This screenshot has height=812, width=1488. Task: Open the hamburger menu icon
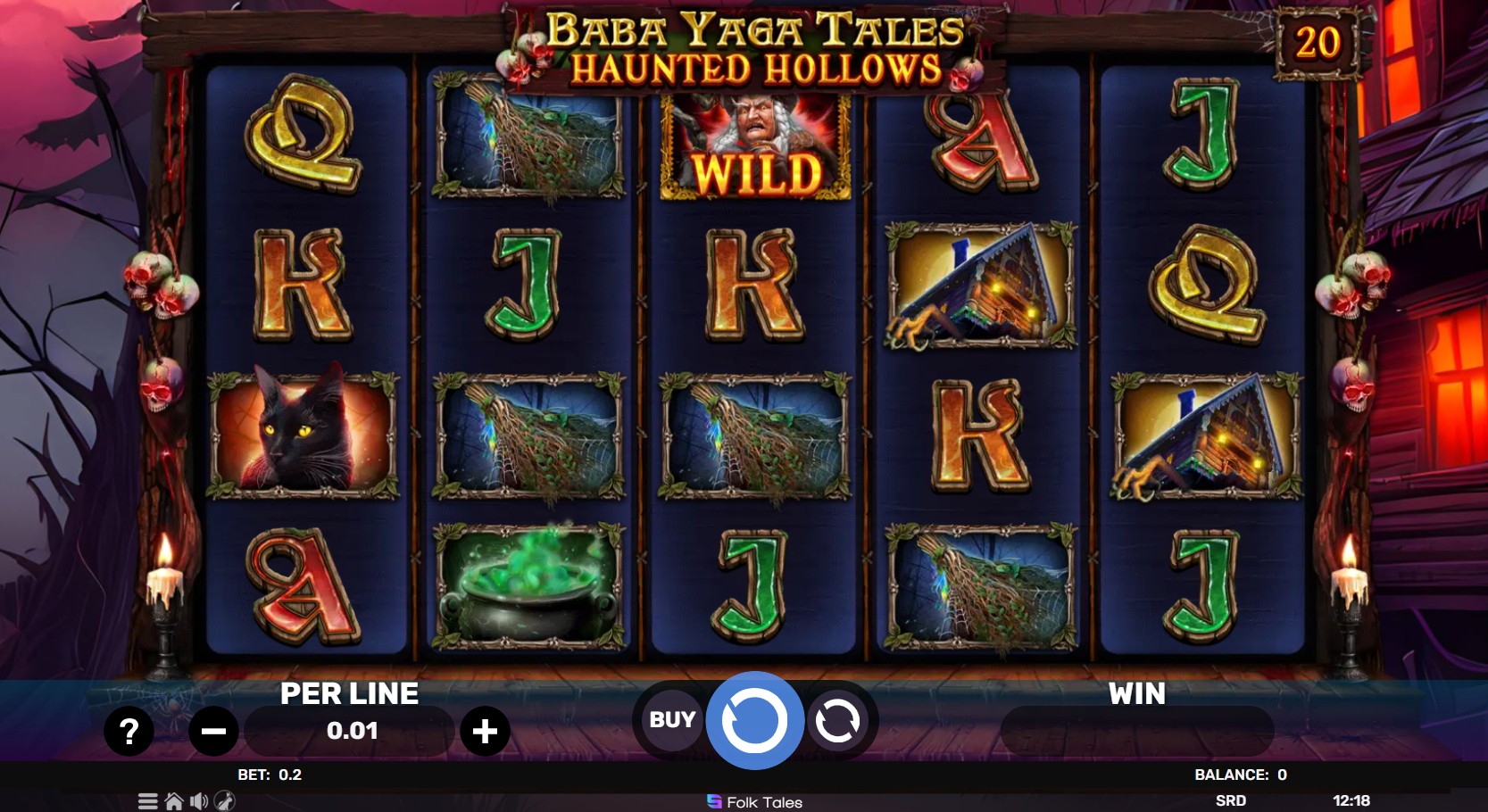pos(148,801)
